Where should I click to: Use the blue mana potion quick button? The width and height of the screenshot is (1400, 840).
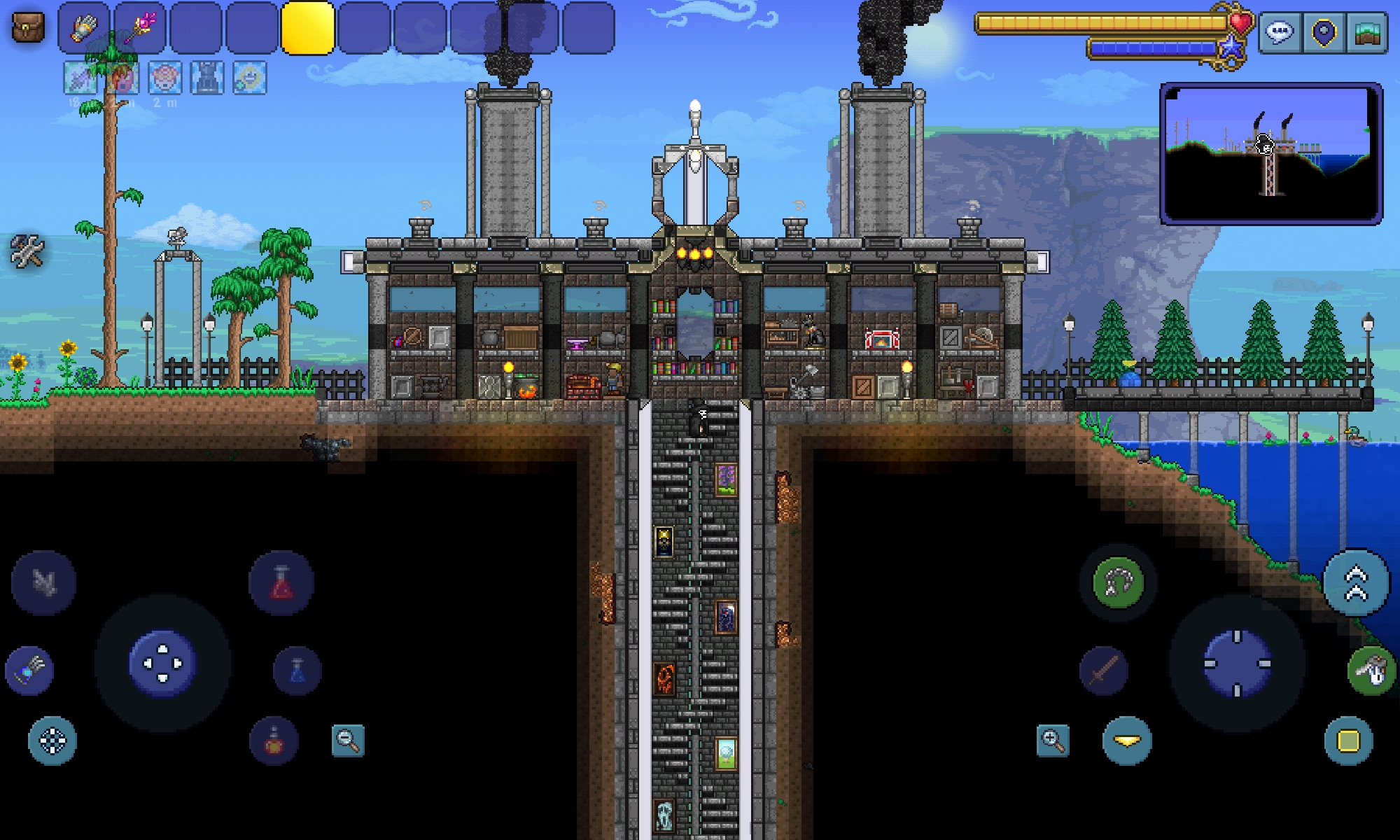[x=297, y=670]
